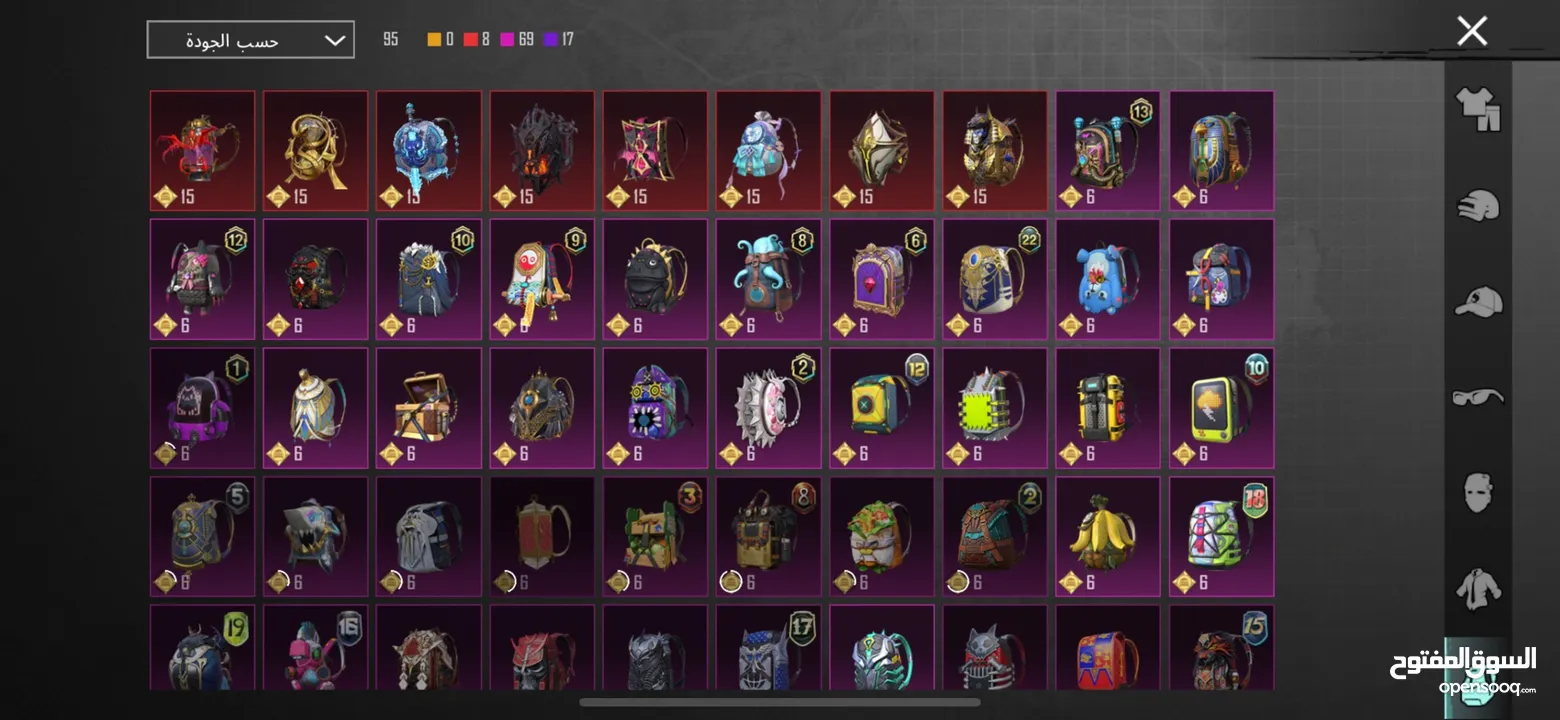Open the jacket category tab
The width and height of the screenshot is (1560, 720).
(1478, 588)
